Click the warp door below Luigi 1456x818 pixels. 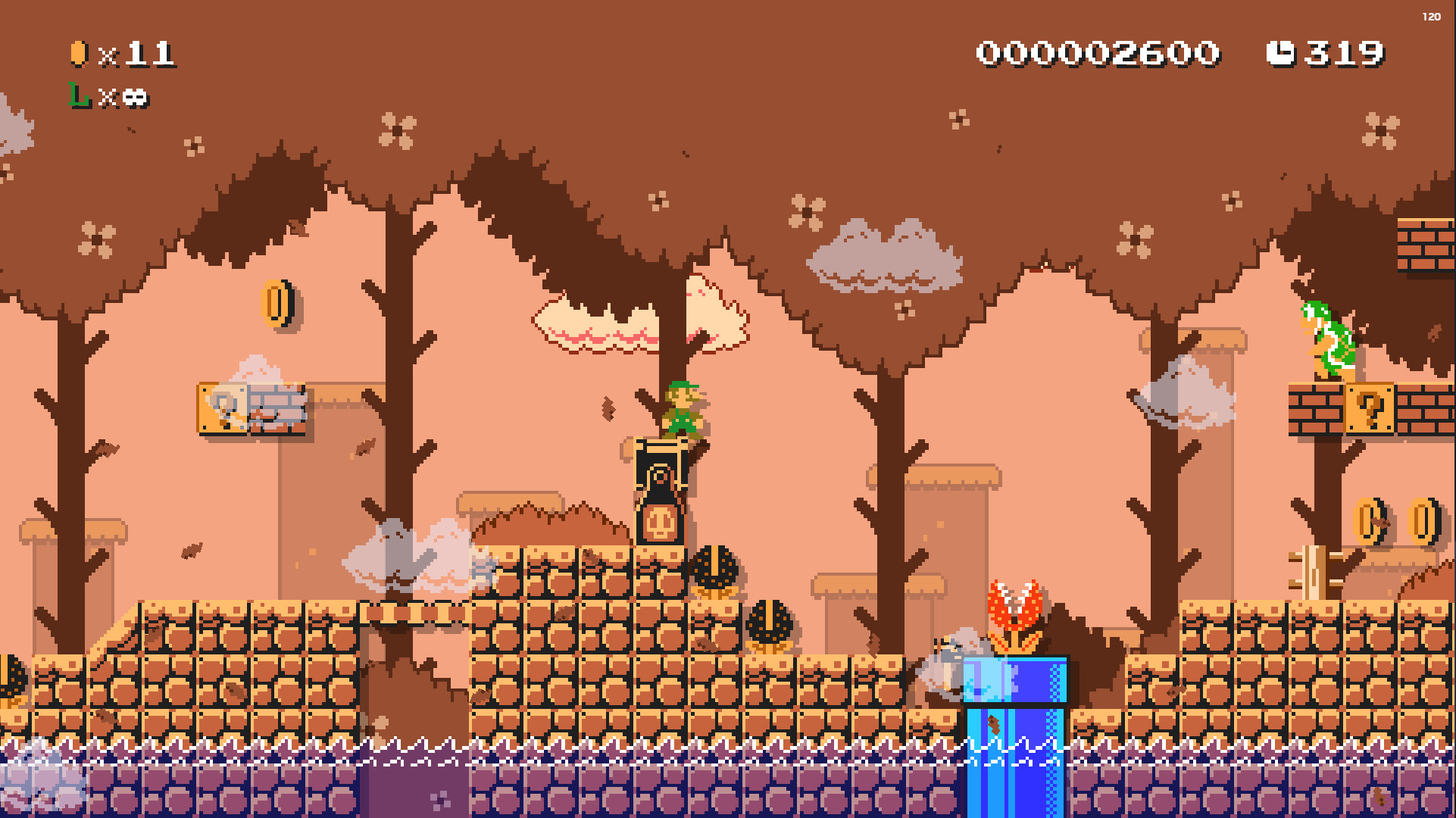(x=658, y=492)
